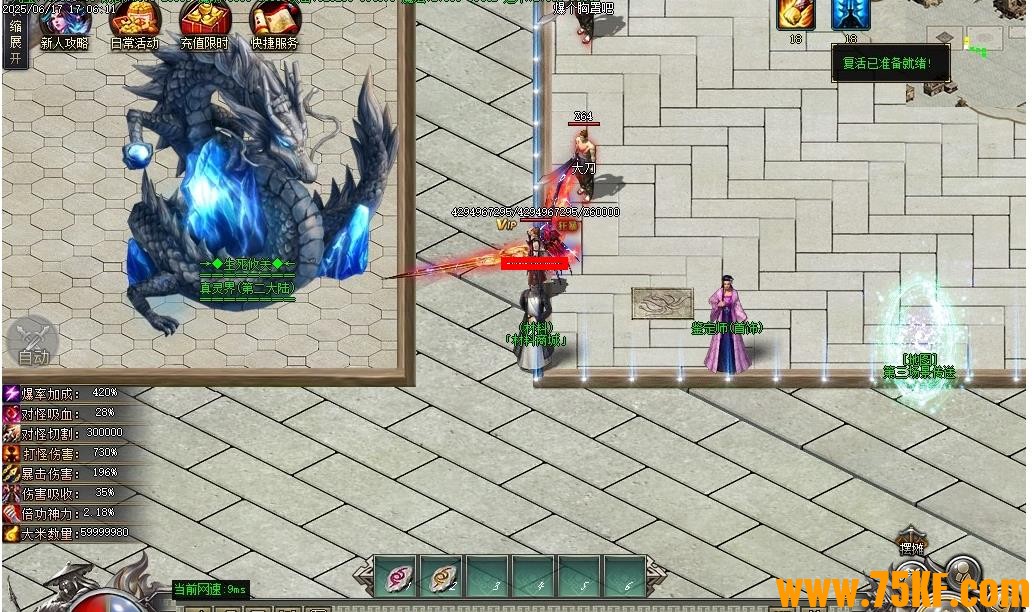Viewport: 1034px width, 612px height.
Task: Use the item in hotbar slot 1
Action: click(396, 576)
